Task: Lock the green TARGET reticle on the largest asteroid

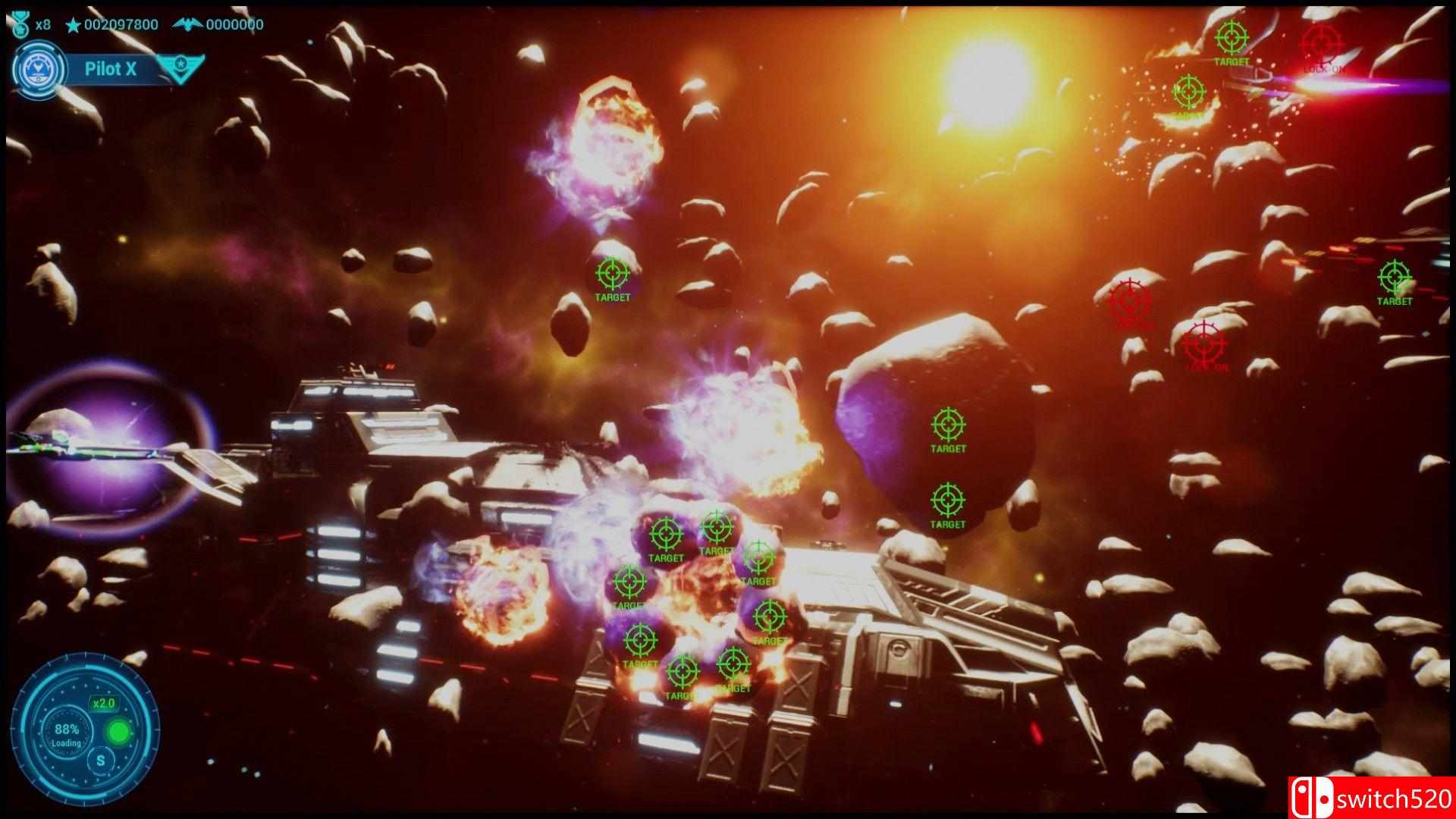Action: coord(948,425)
